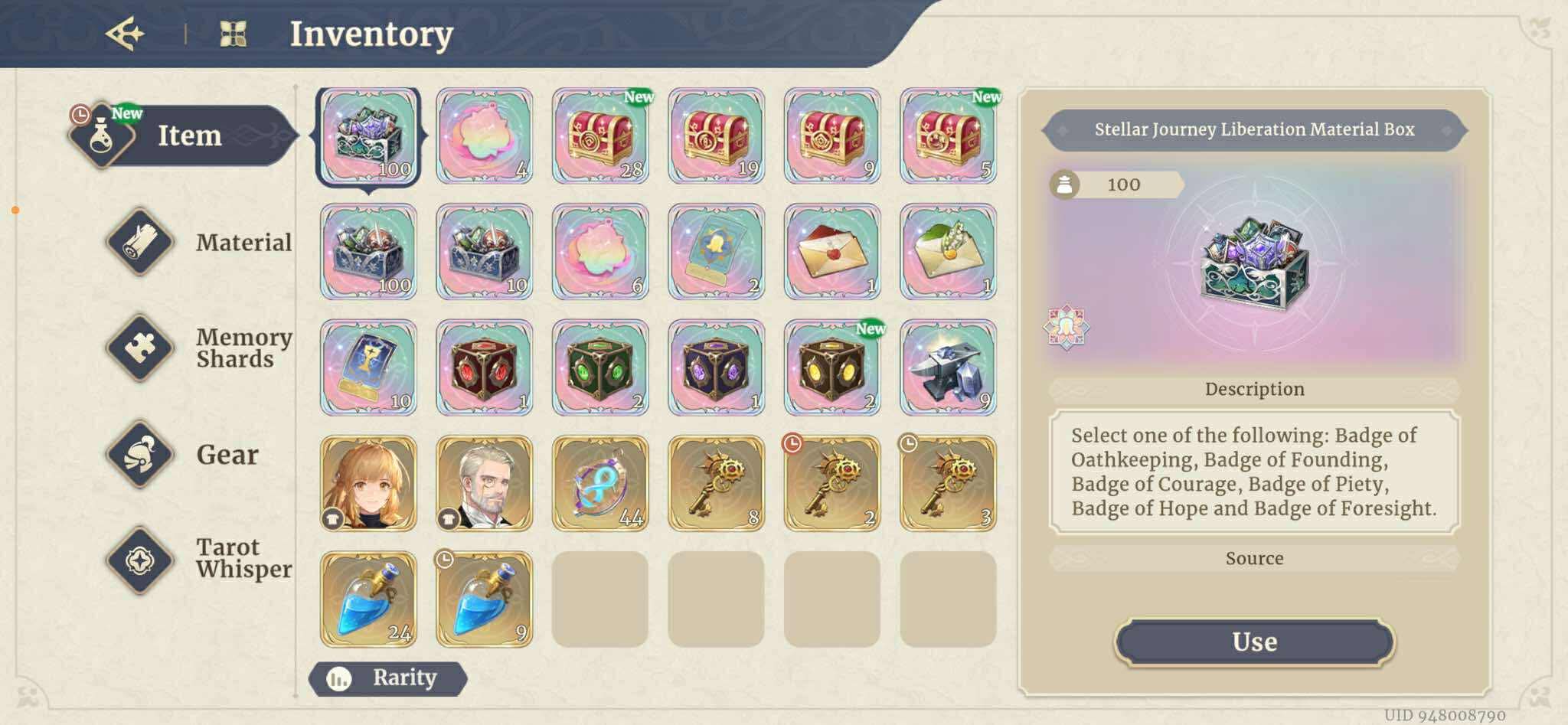Open the Memory Shards tab
The height and width of the screenshot is (725, 1568).
pos(201,348)
